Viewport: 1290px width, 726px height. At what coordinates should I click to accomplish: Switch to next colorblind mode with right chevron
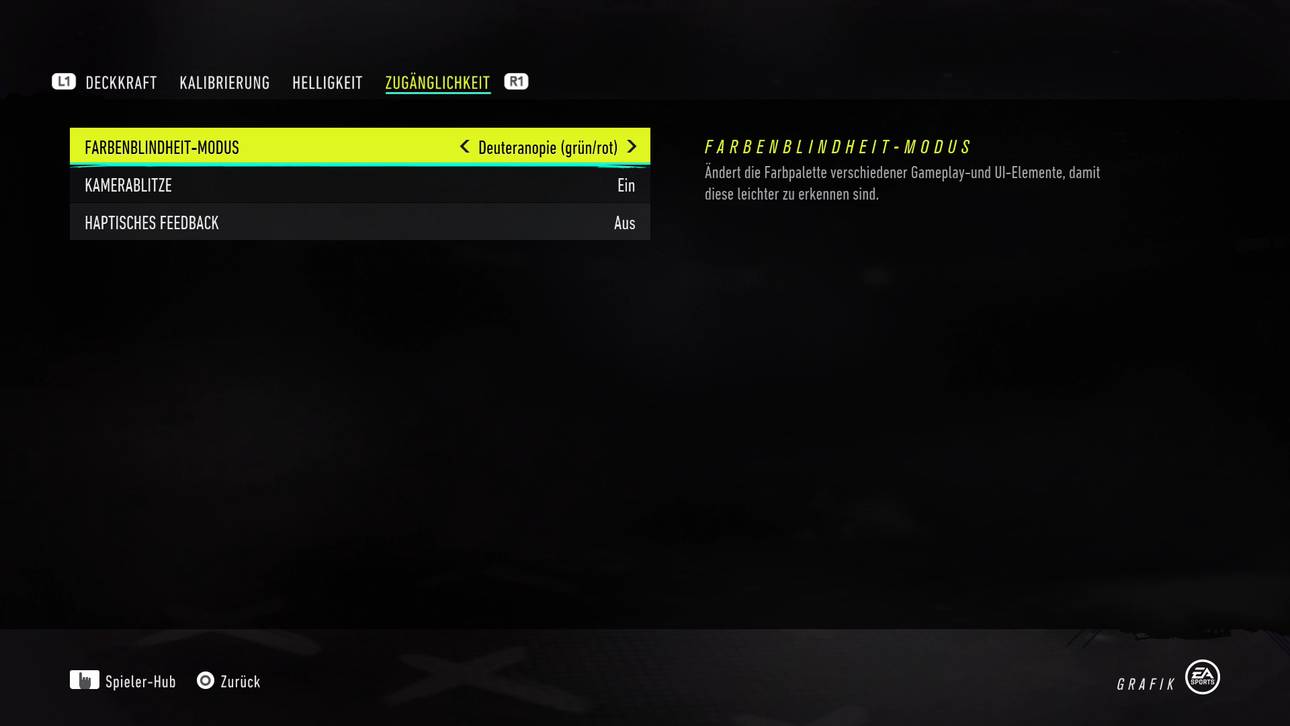[632, 146]
